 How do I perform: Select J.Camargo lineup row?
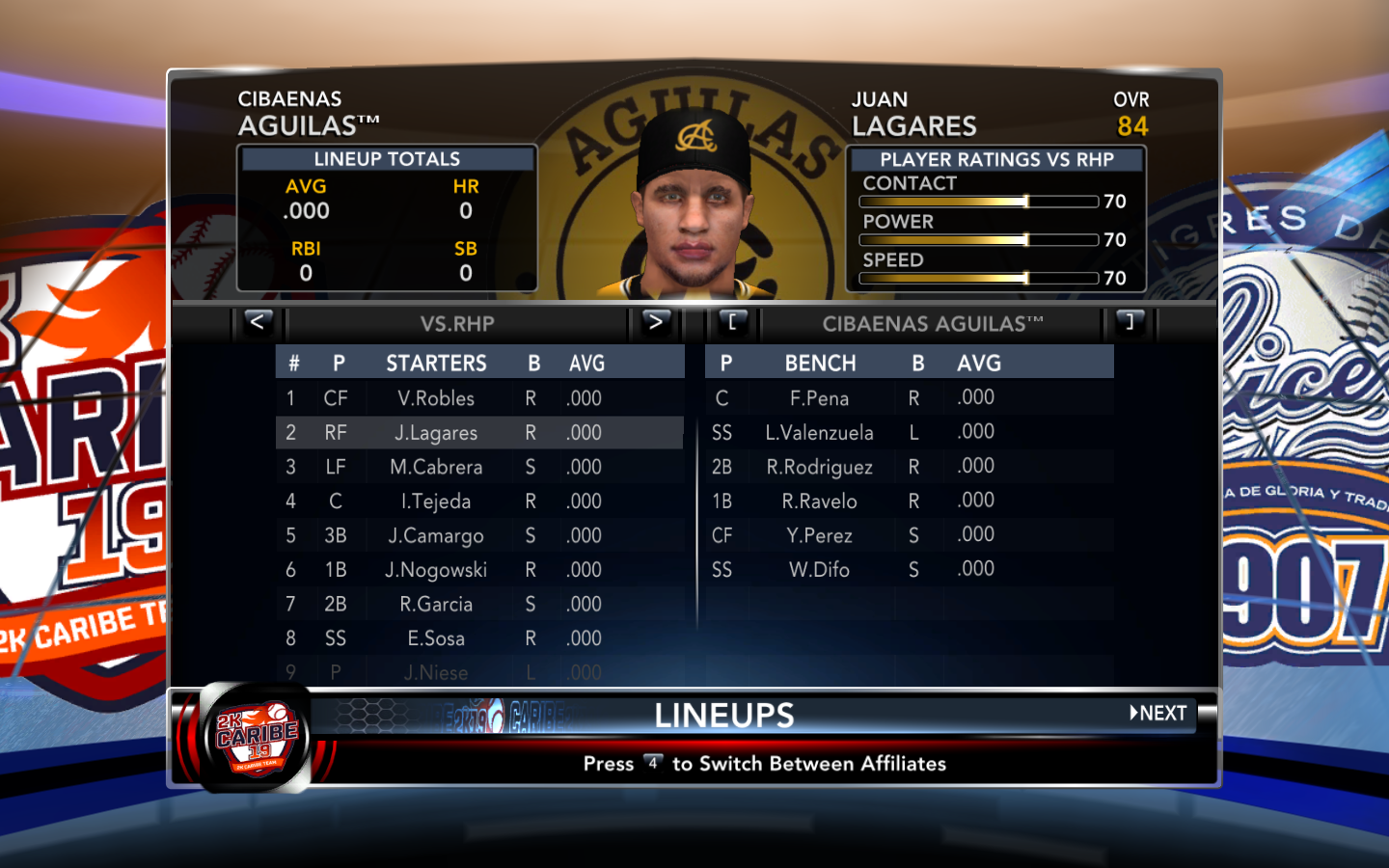tap(436, 536)
